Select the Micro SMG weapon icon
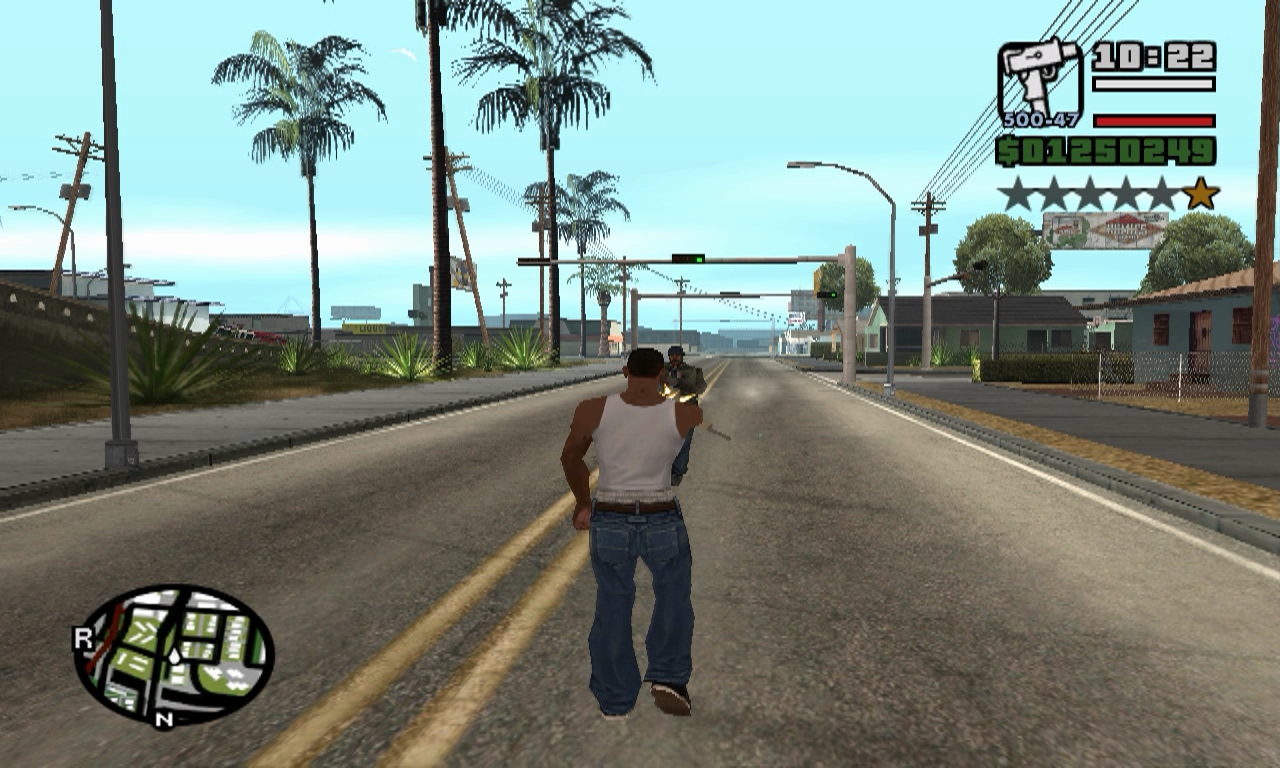The image size is (1280, 768). coord(1040,79)
